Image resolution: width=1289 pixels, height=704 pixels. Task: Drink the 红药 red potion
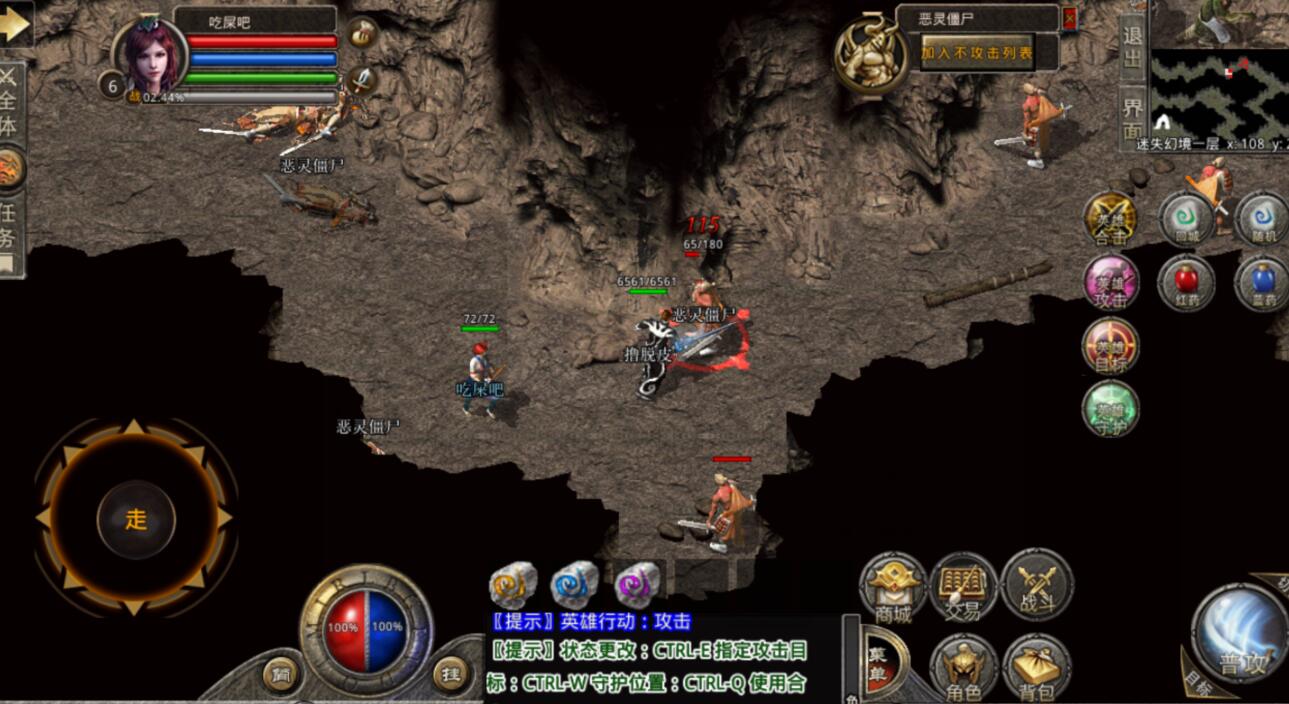[x=1186, y=282]
